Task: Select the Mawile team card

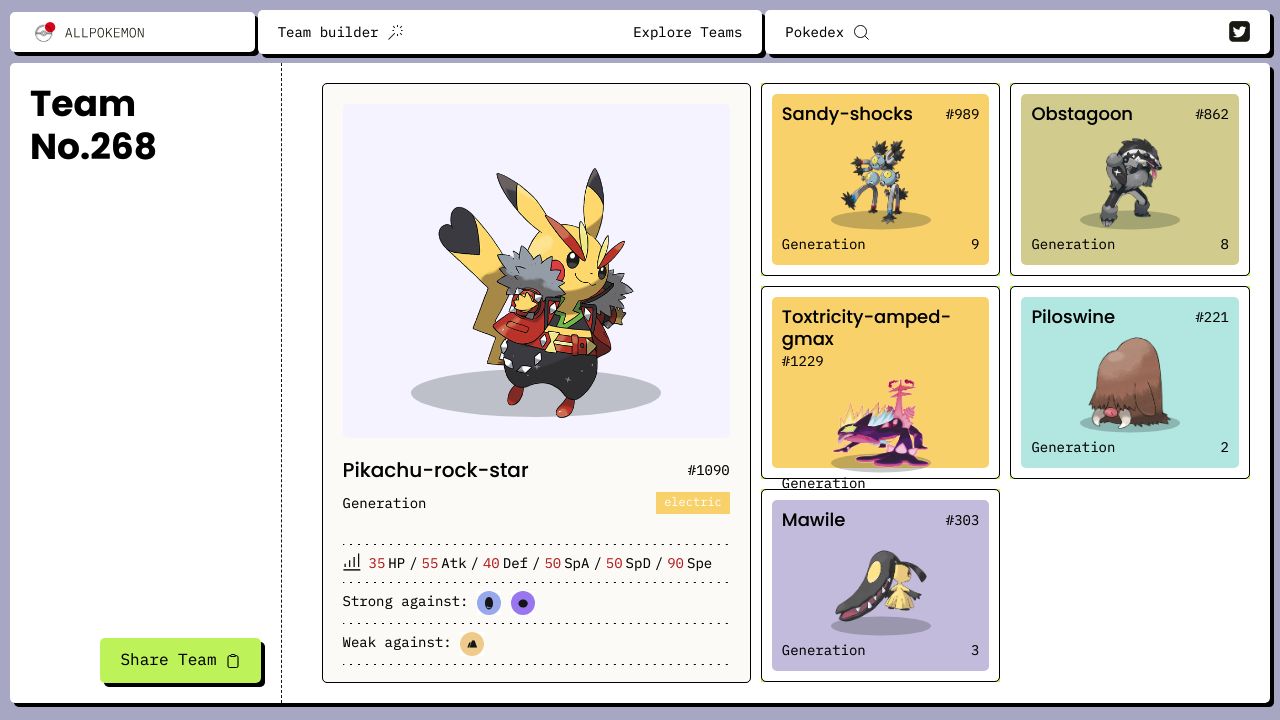Action: coord(880,585)
